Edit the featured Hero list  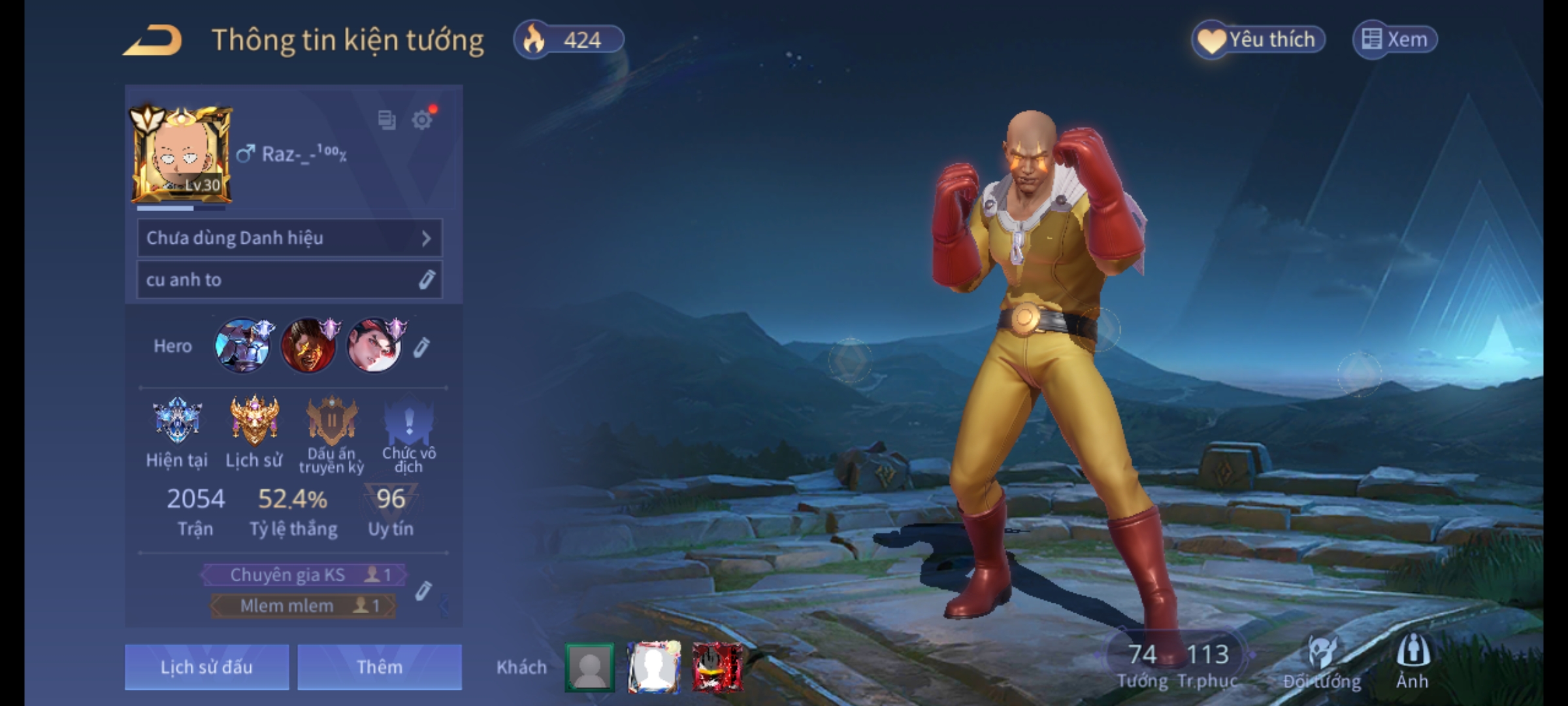tap(422, 347)
